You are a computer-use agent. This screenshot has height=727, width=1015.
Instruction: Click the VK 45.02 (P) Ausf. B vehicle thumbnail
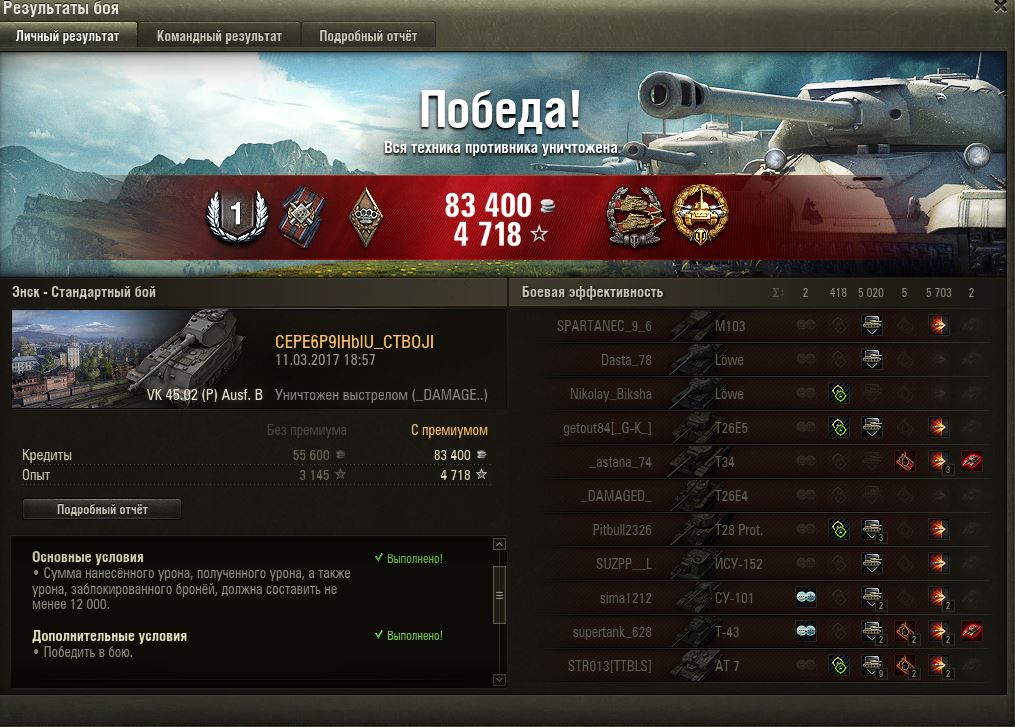point(138,358)
